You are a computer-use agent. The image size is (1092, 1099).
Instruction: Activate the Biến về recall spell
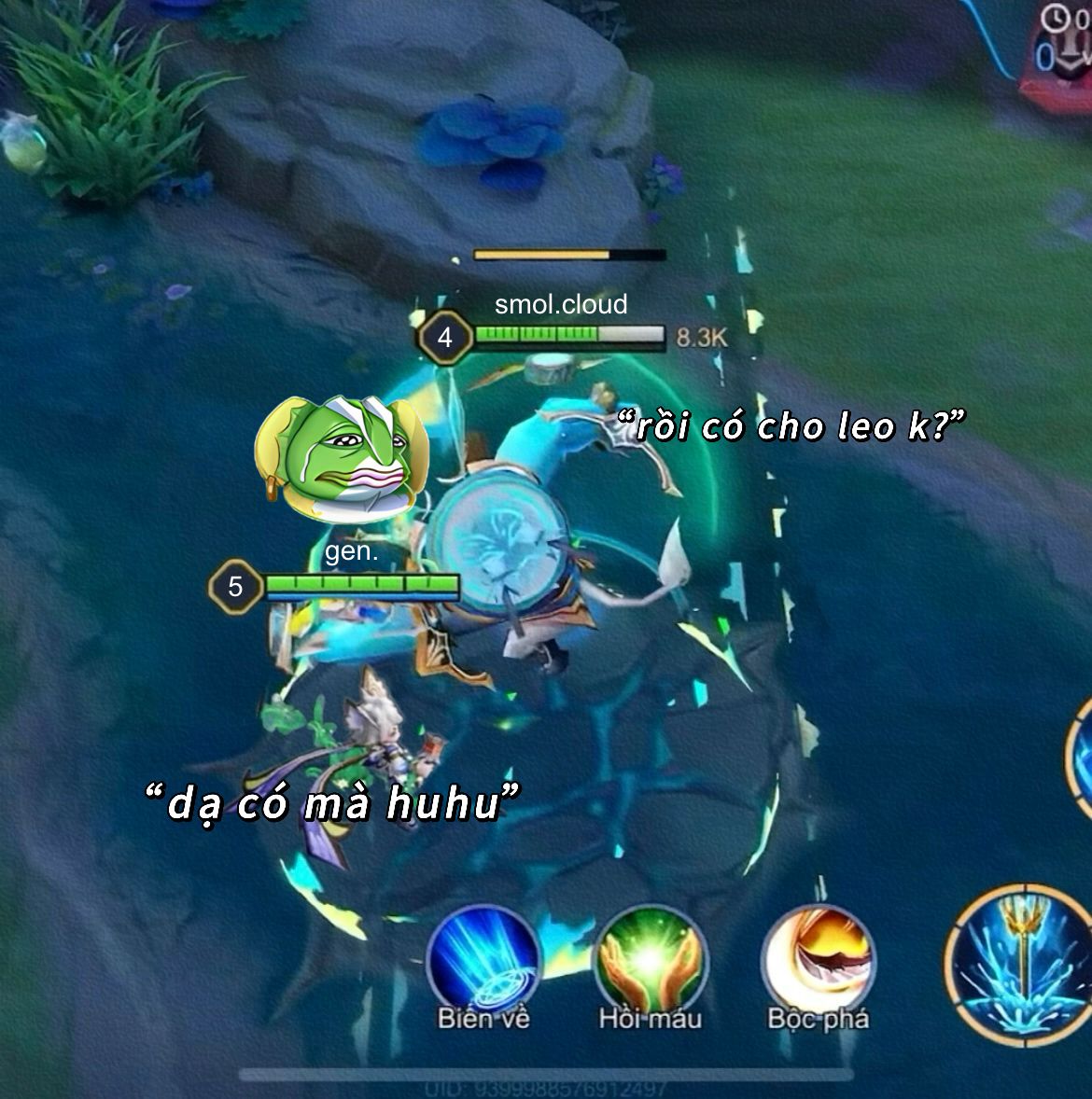click(x=483, y=960)
